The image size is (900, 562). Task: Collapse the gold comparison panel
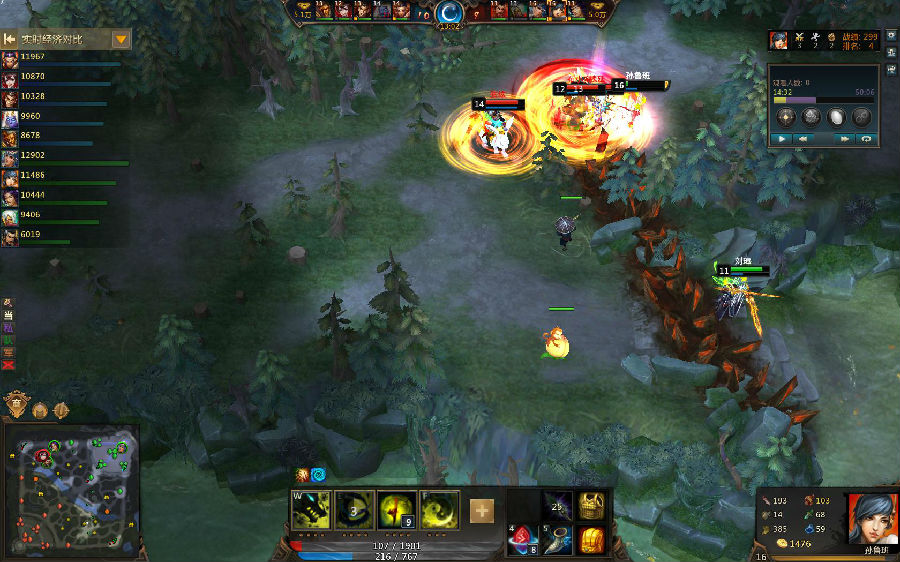coord(9,39)
